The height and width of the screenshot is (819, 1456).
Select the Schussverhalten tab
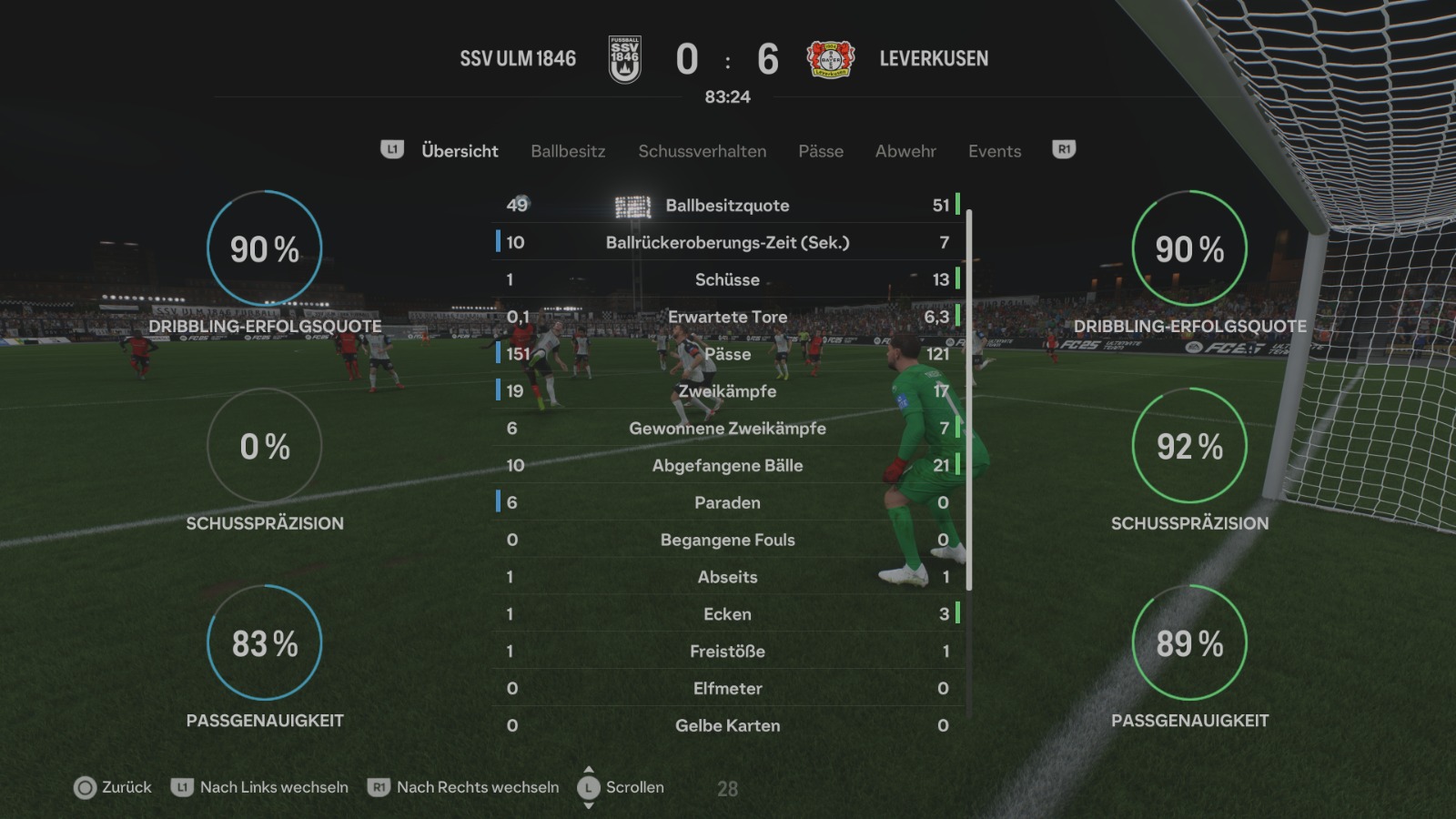[x=702, y=151]
